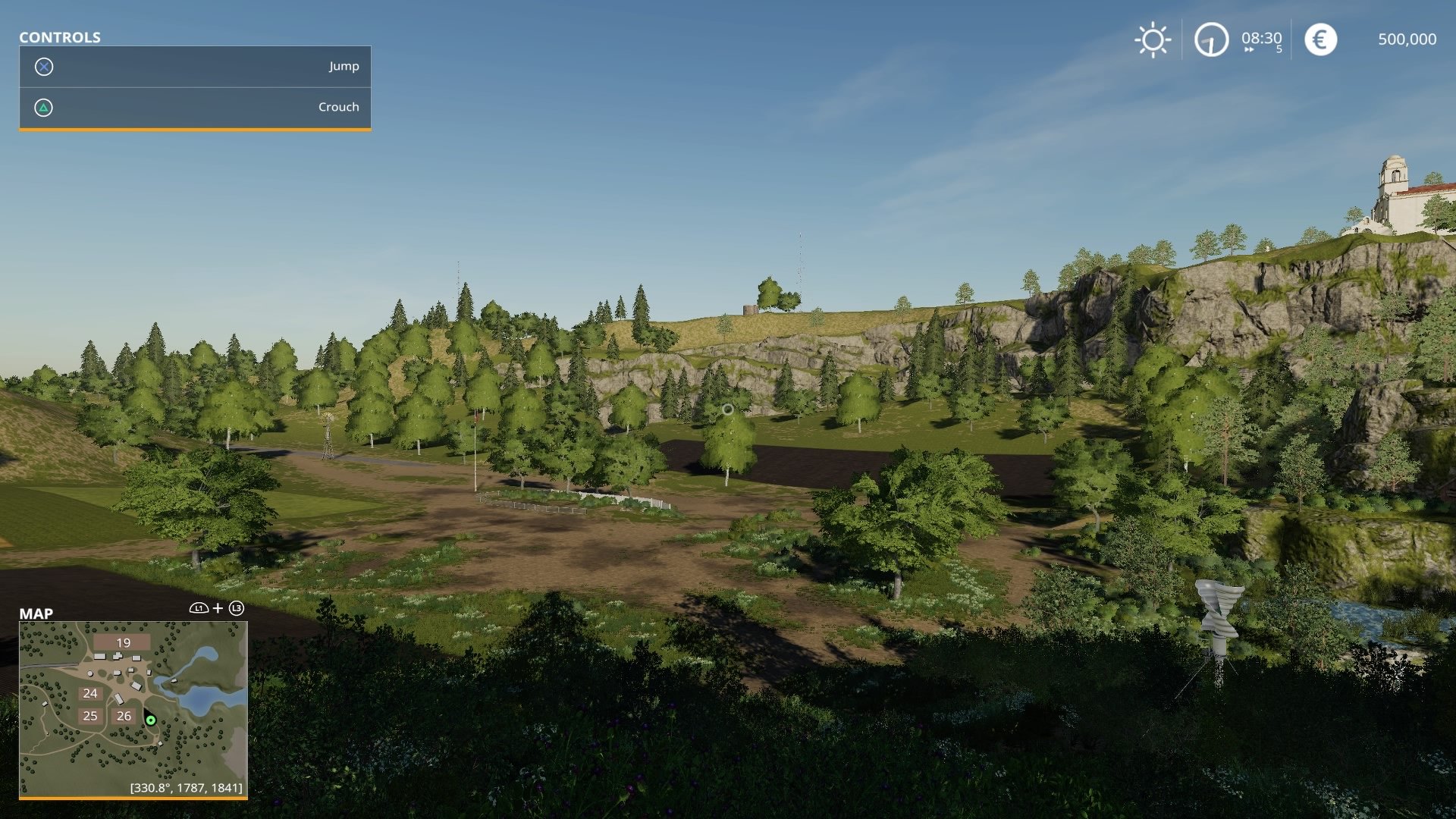Select the Crouch control entry

coord(338,107)
